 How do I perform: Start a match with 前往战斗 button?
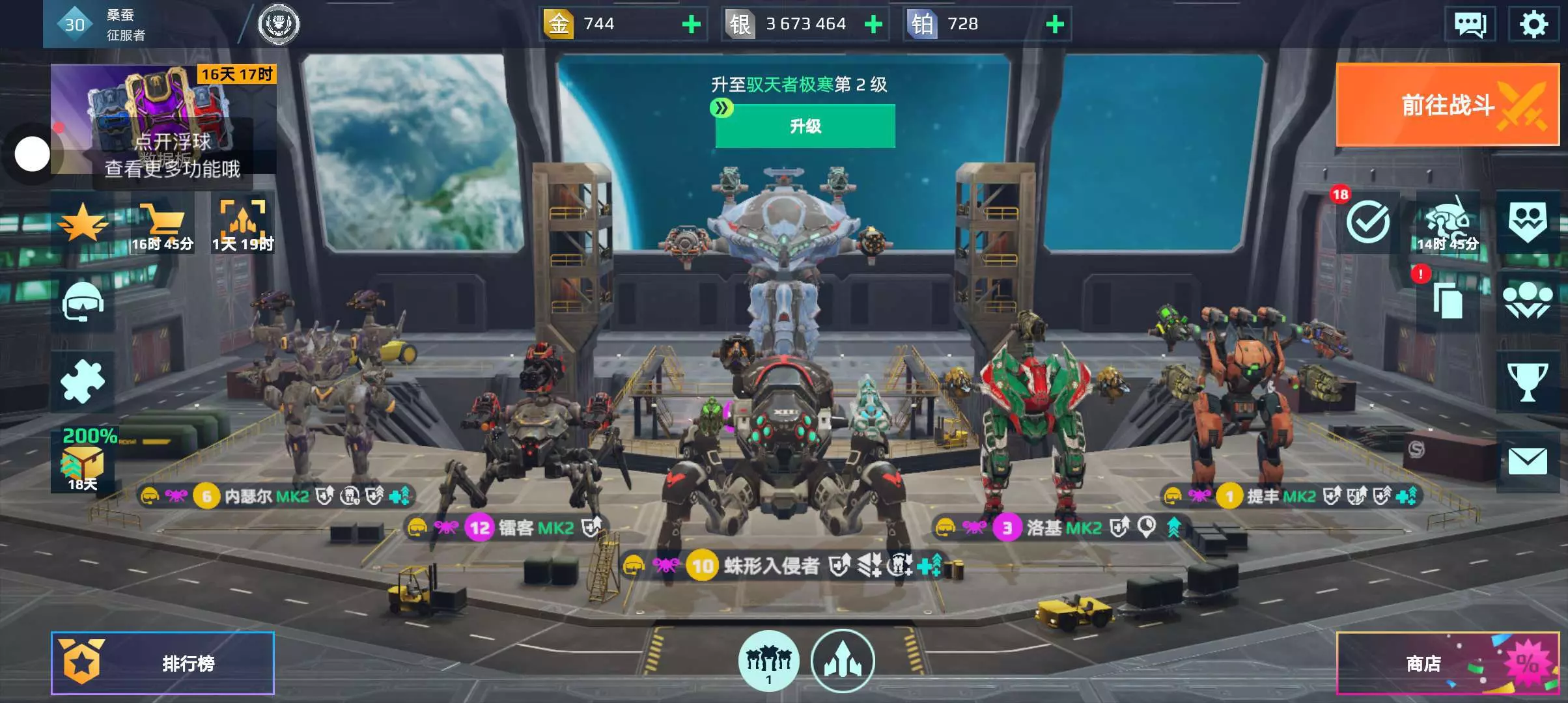tap(1447, 105)
